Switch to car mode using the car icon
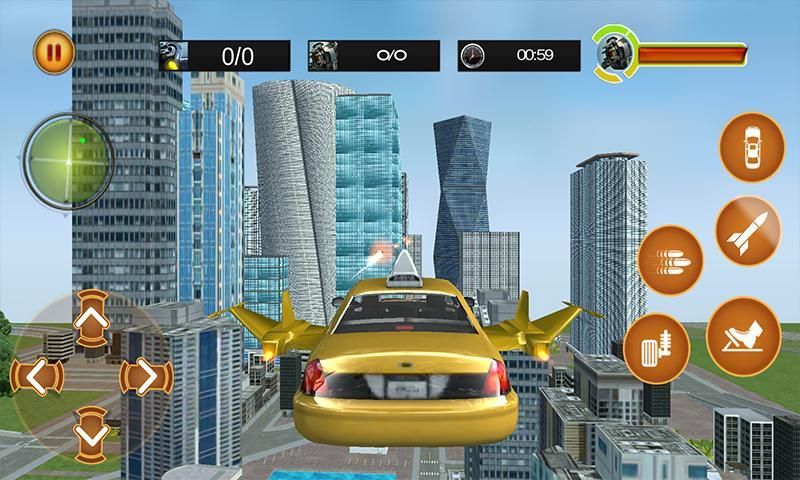 (x=751, y=147)
